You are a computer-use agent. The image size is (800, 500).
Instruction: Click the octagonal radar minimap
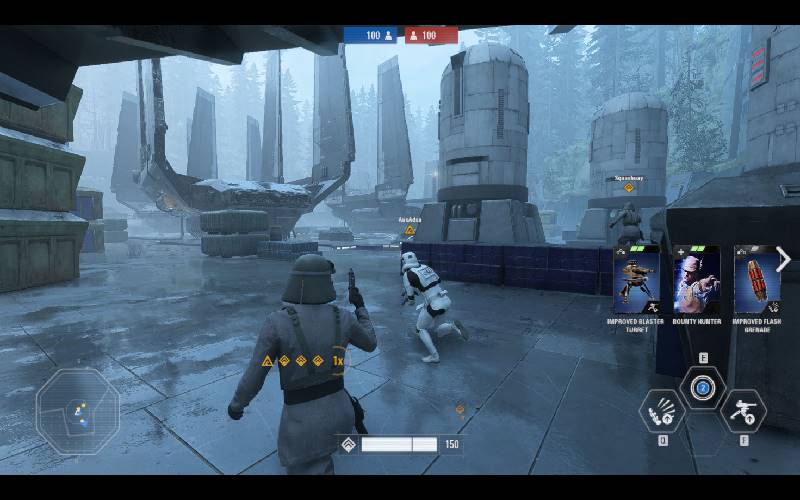(x=77, y=411)
